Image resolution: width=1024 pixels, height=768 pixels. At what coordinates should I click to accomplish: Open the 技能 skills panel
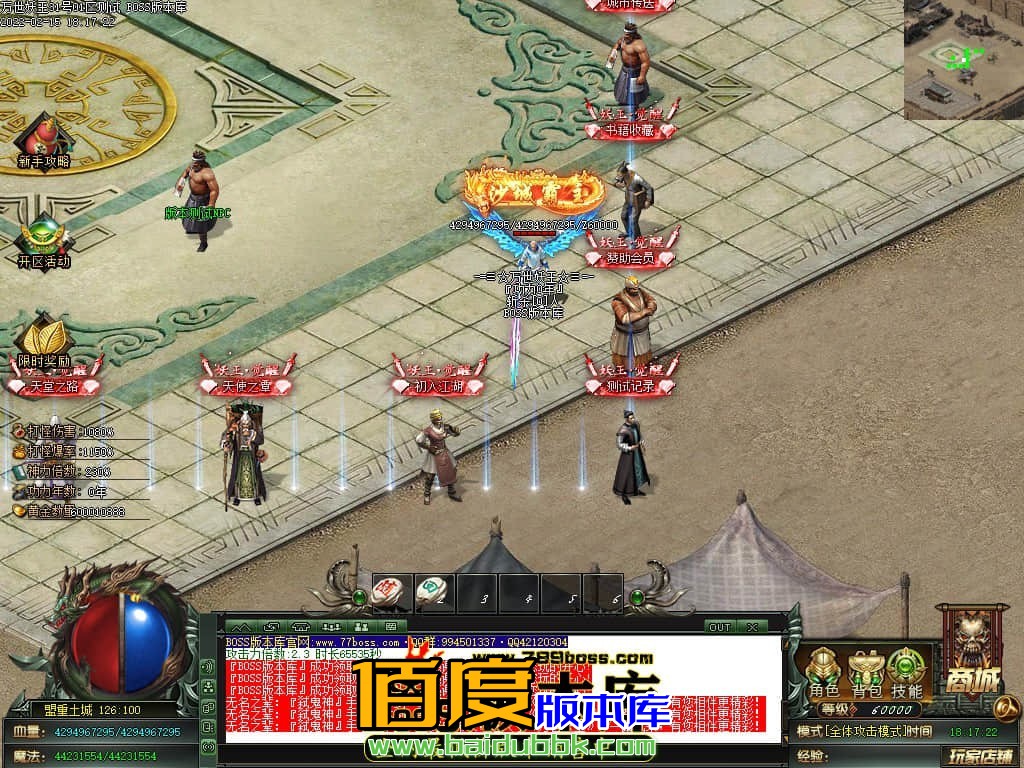tap(907, 671)
